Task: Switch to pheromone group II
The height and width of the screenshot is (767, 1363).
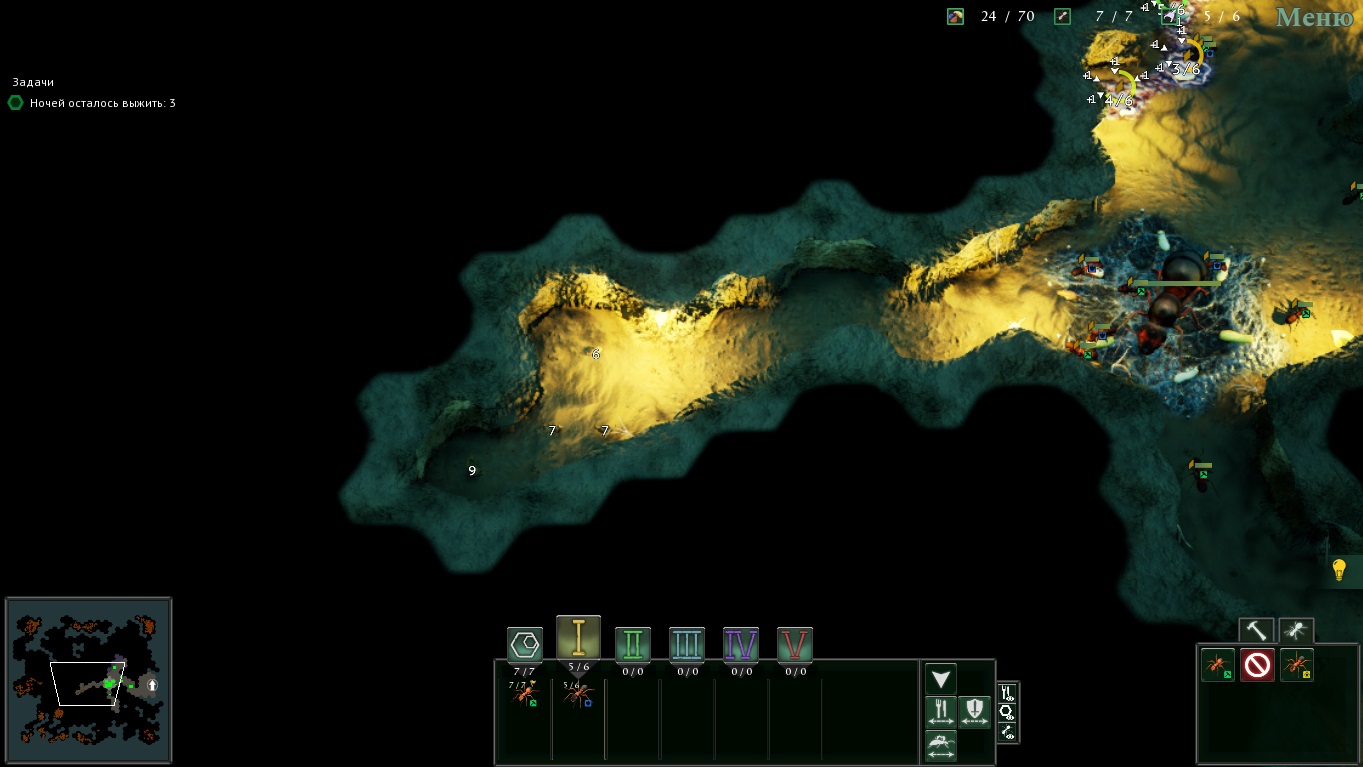Action: point(633,645)
